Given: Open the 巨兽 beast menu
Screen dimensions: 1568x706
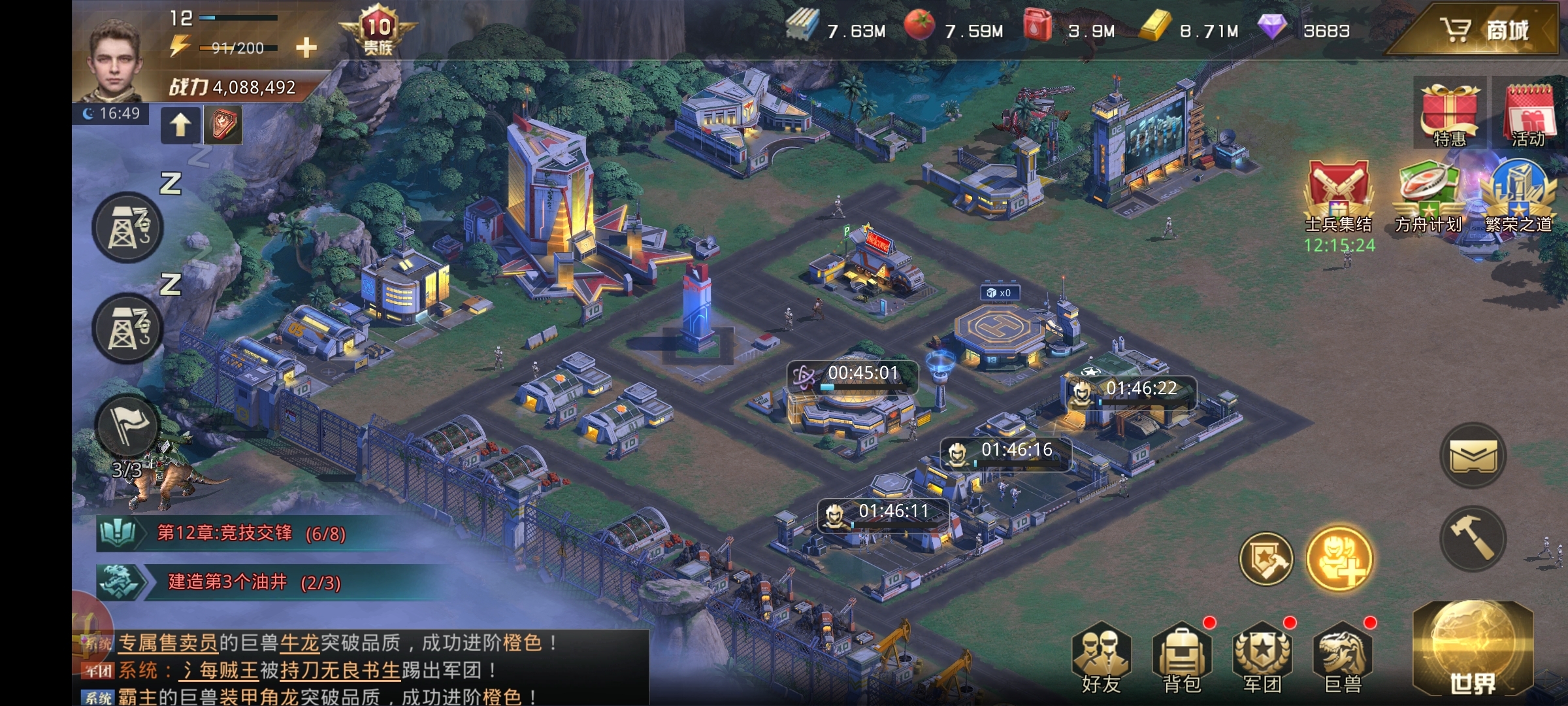Looking at the screenshot, I should [x=1343, y=657].
